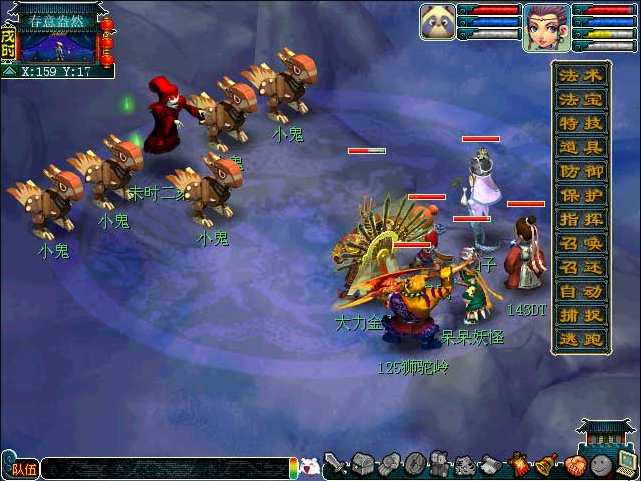
Task: Open the computer system icon
Action: [626, 464]
